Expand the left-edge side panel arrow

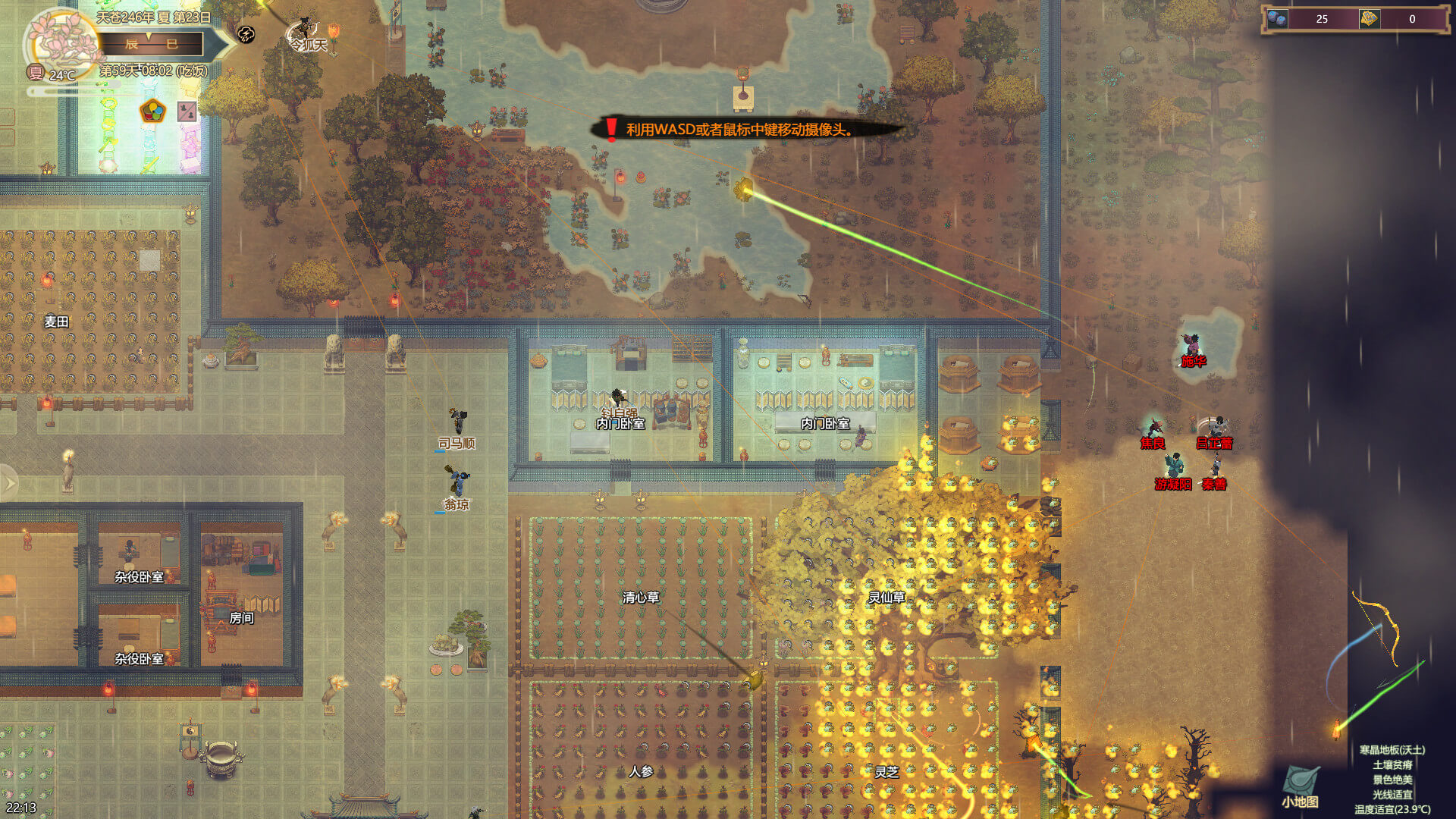(x=9, y=483)
